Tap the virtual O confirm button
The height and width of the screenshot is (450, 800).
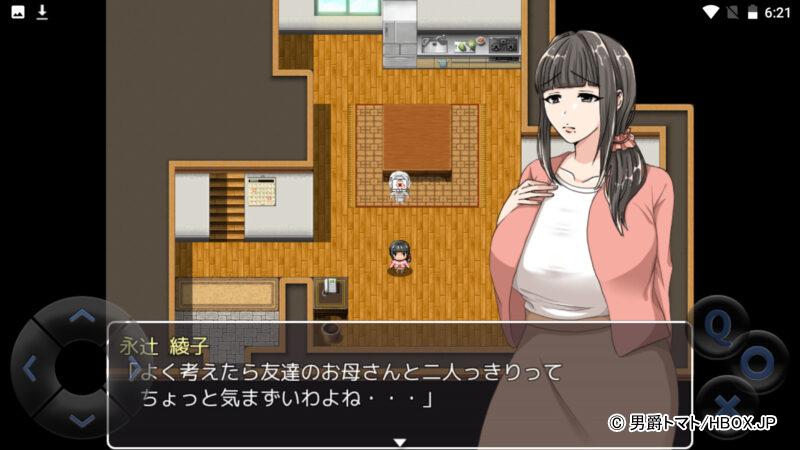point(757,362)
